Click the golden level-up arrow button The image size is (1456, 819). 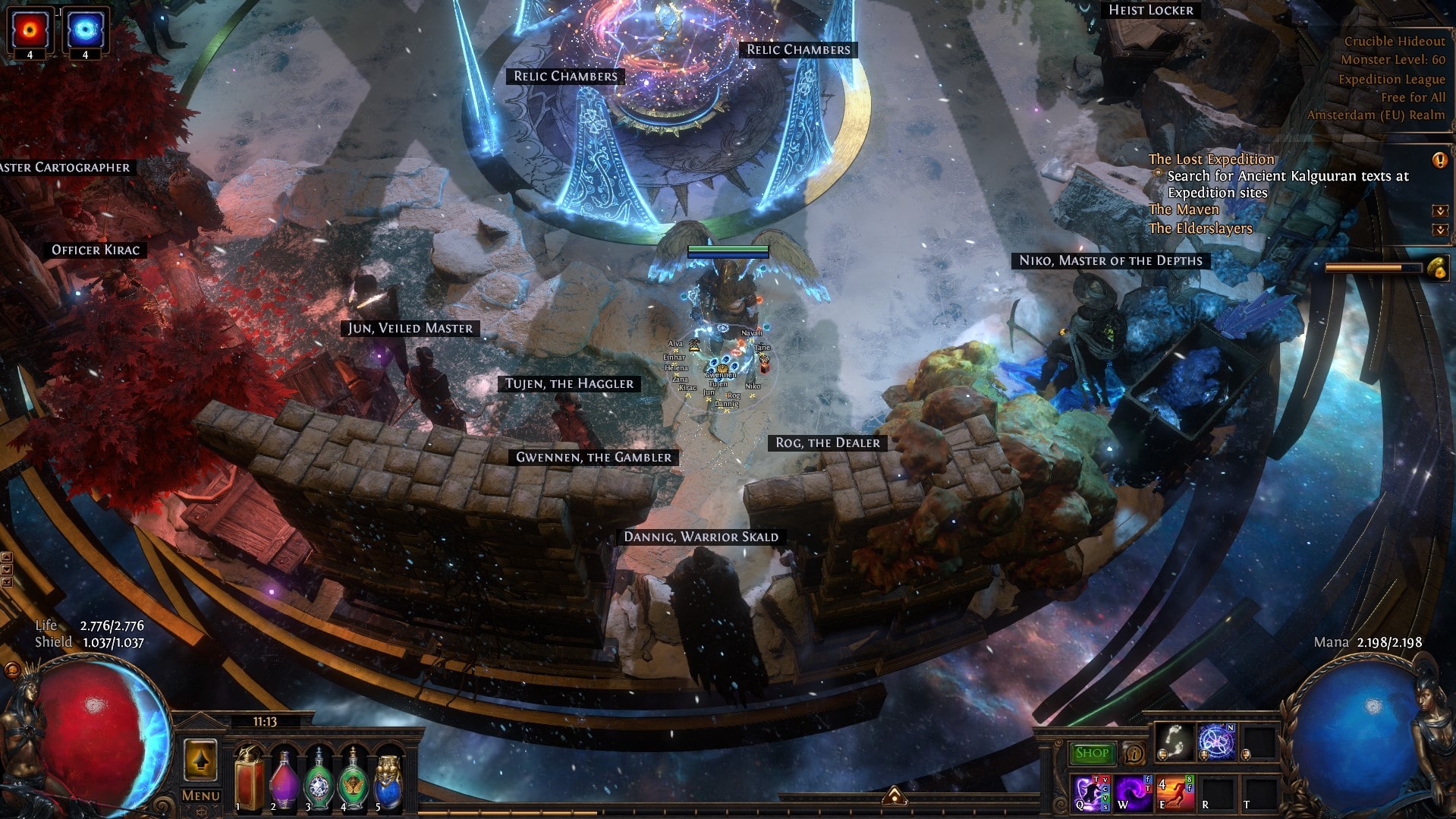(201, 760)
